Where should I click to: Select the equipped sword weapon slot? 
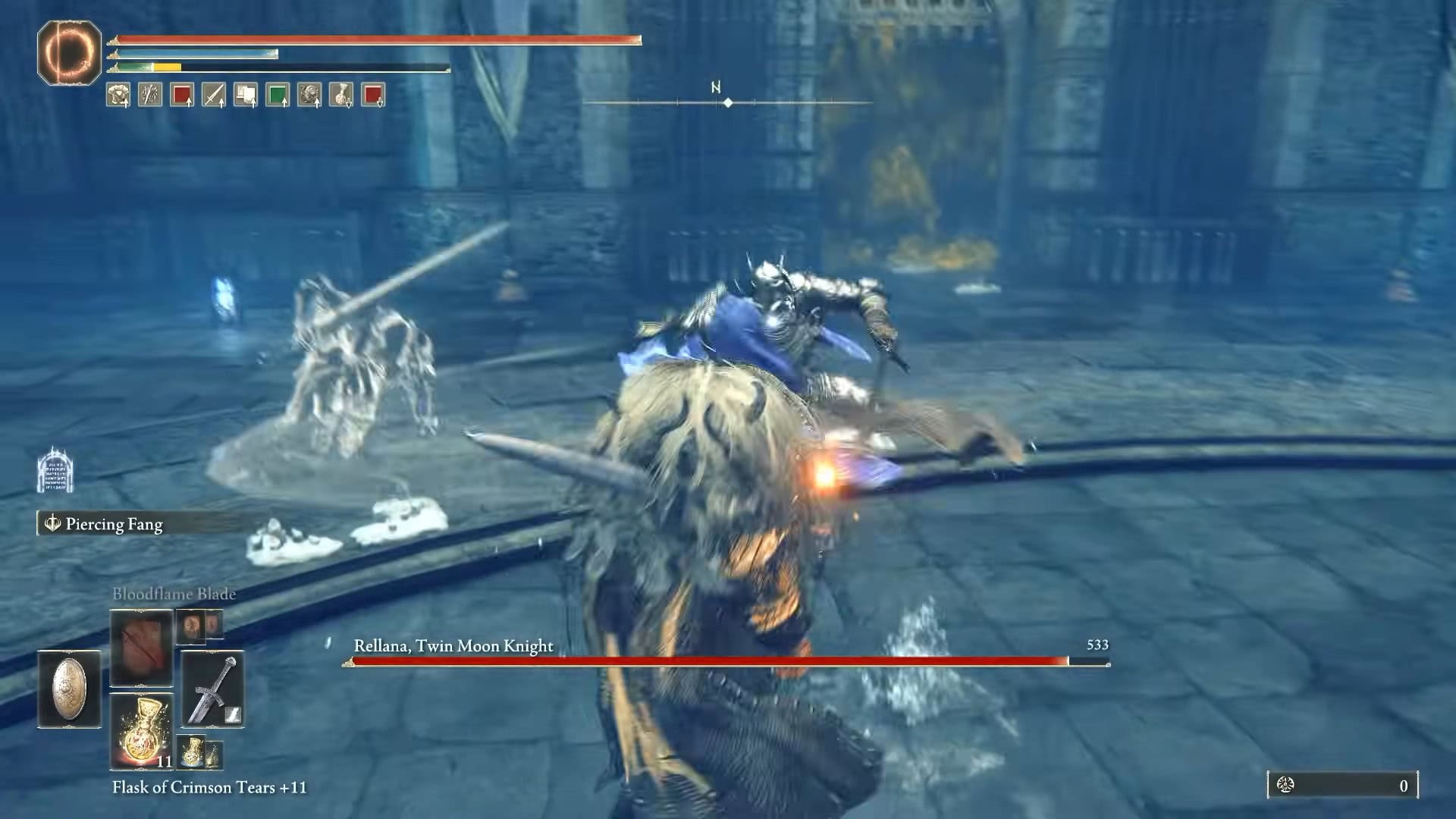pos(212,689)
